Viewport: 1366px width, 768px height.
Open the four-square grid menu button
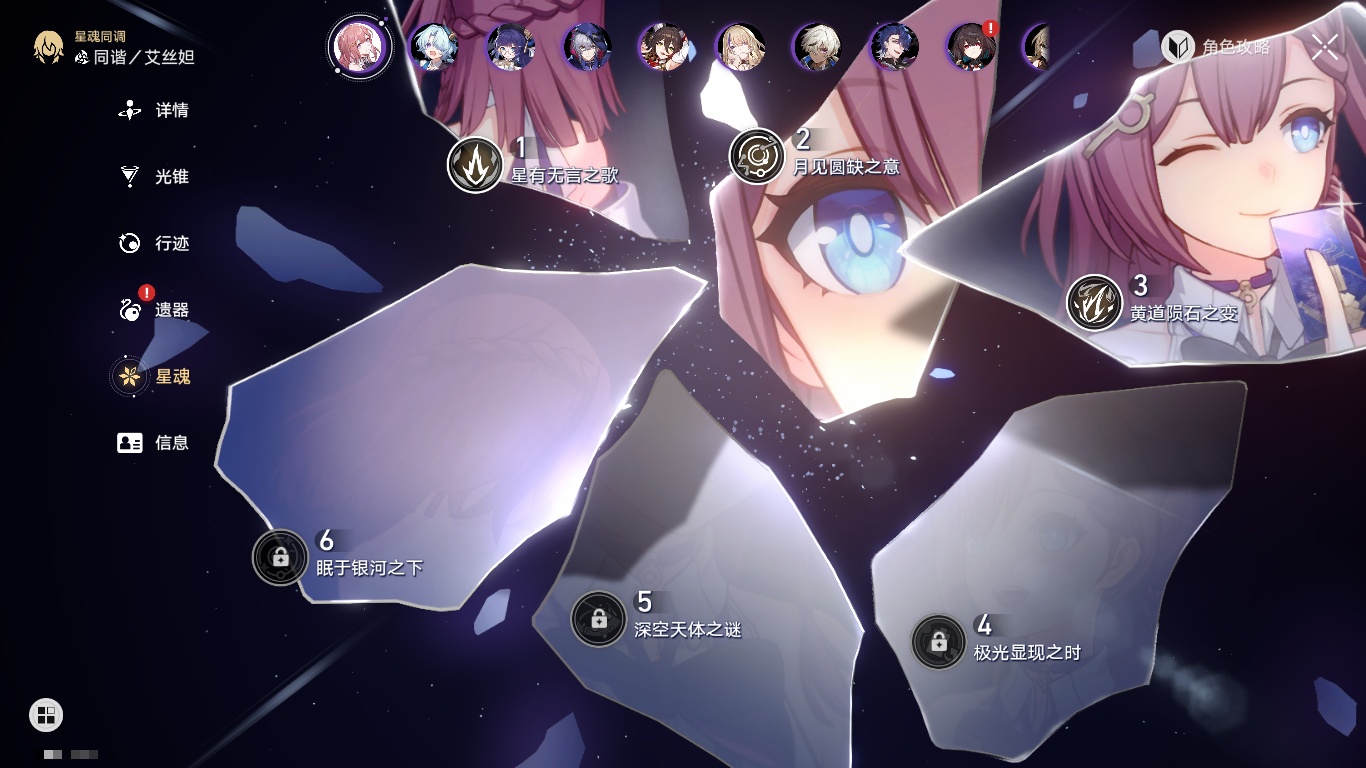point(46,715)
